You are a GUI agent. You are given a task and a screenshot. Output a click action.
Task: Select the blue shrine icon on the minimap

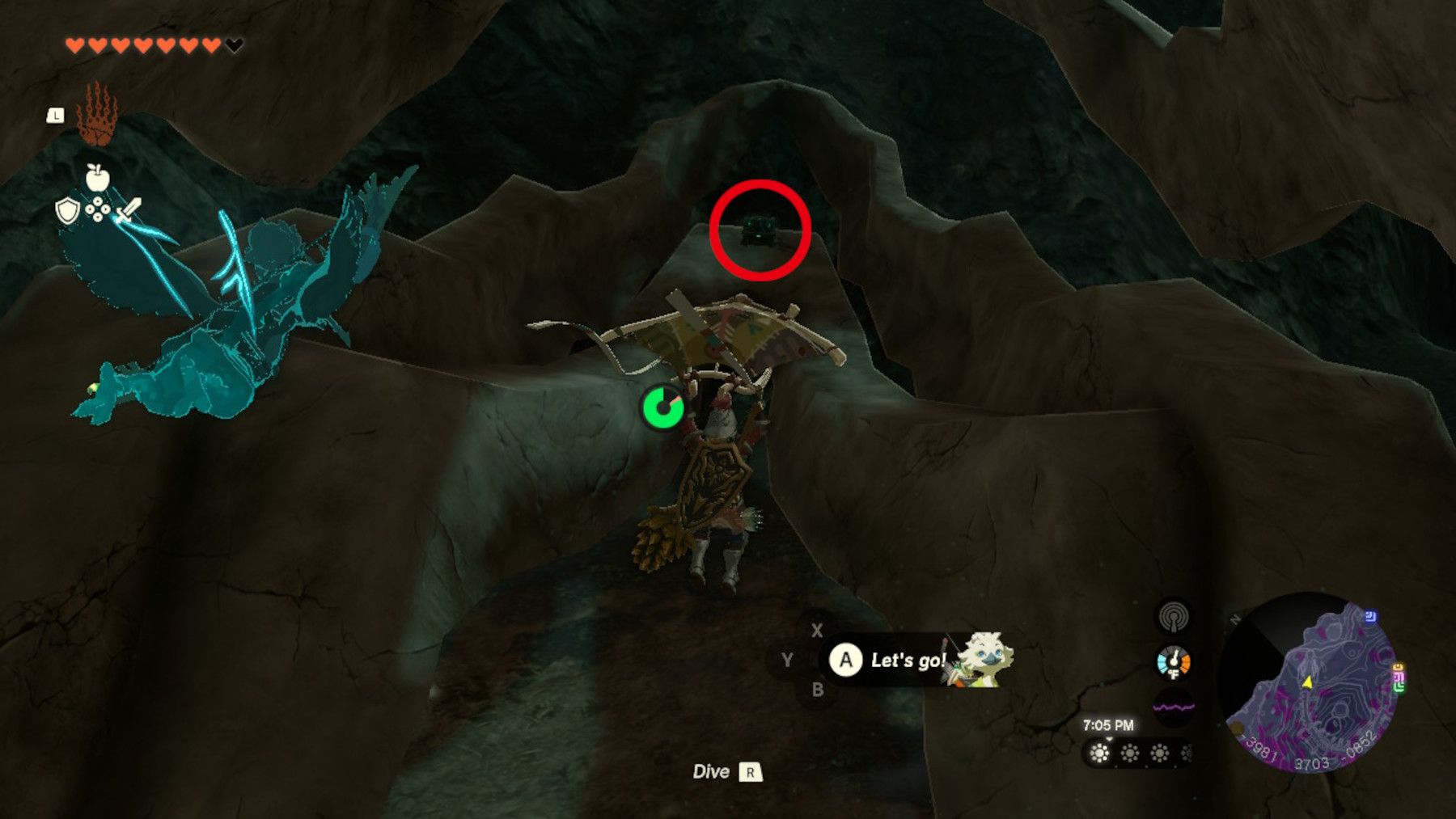pyautogui.click(x=1370, y=616)
